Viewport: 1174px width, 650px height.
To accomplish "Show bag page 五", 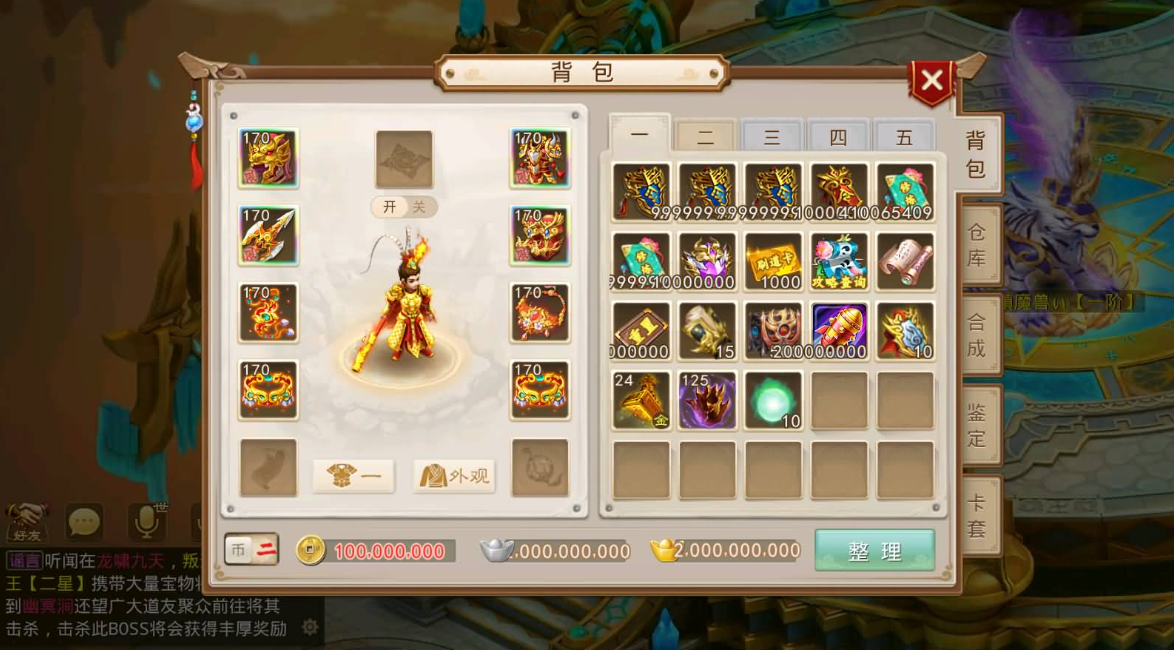I will tap(904, 137).
